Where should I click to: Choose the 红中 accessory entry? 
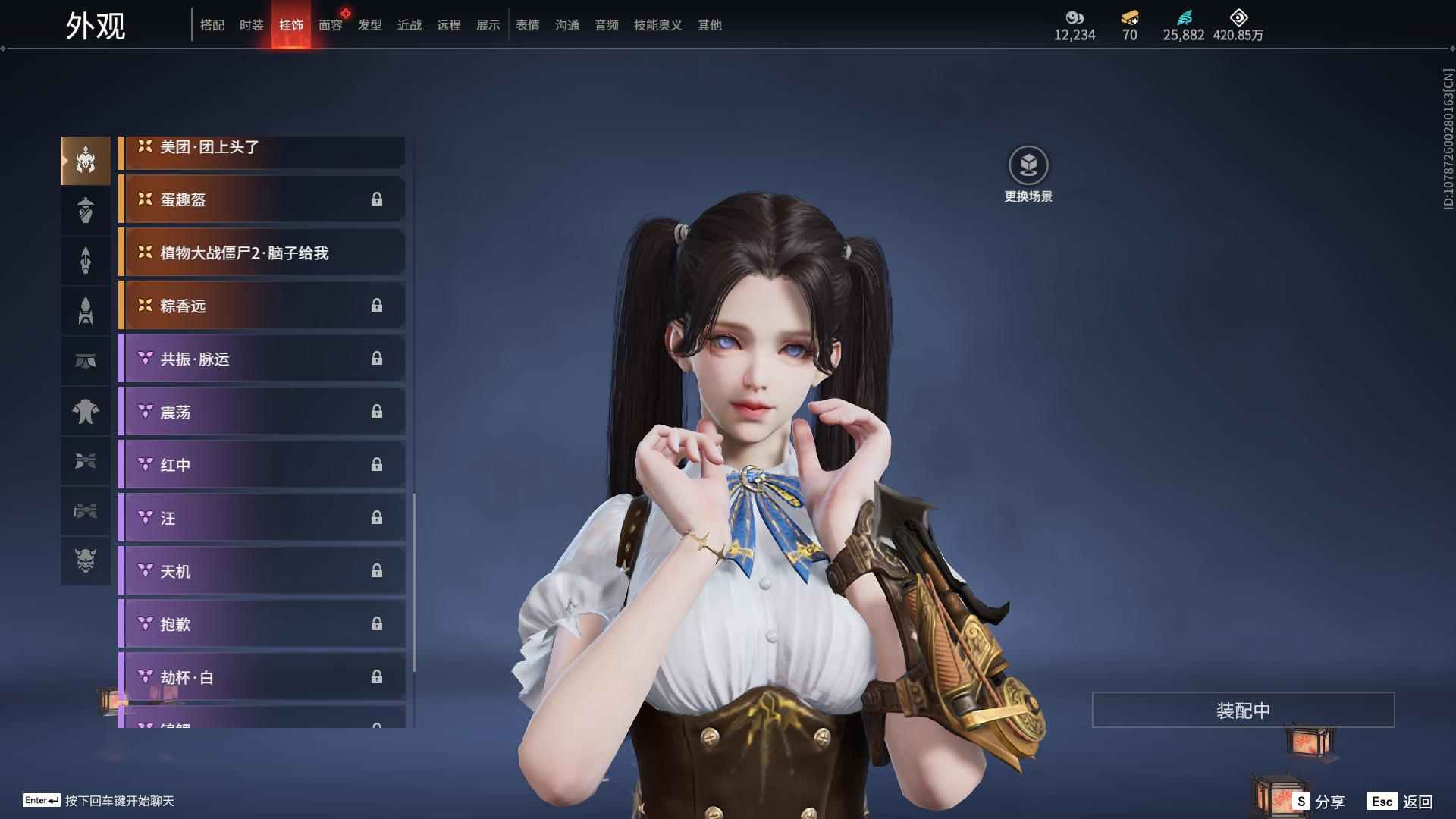tap(262, 465)
